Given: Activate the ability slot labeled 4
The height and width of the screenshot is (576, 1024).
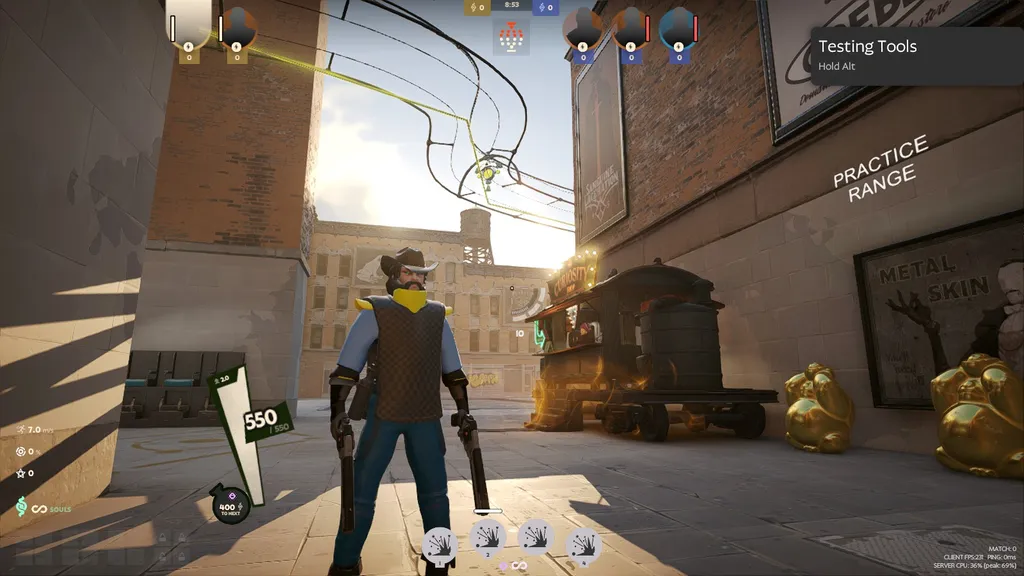Looking at the screenshot, I should click(x=584, y=545).
